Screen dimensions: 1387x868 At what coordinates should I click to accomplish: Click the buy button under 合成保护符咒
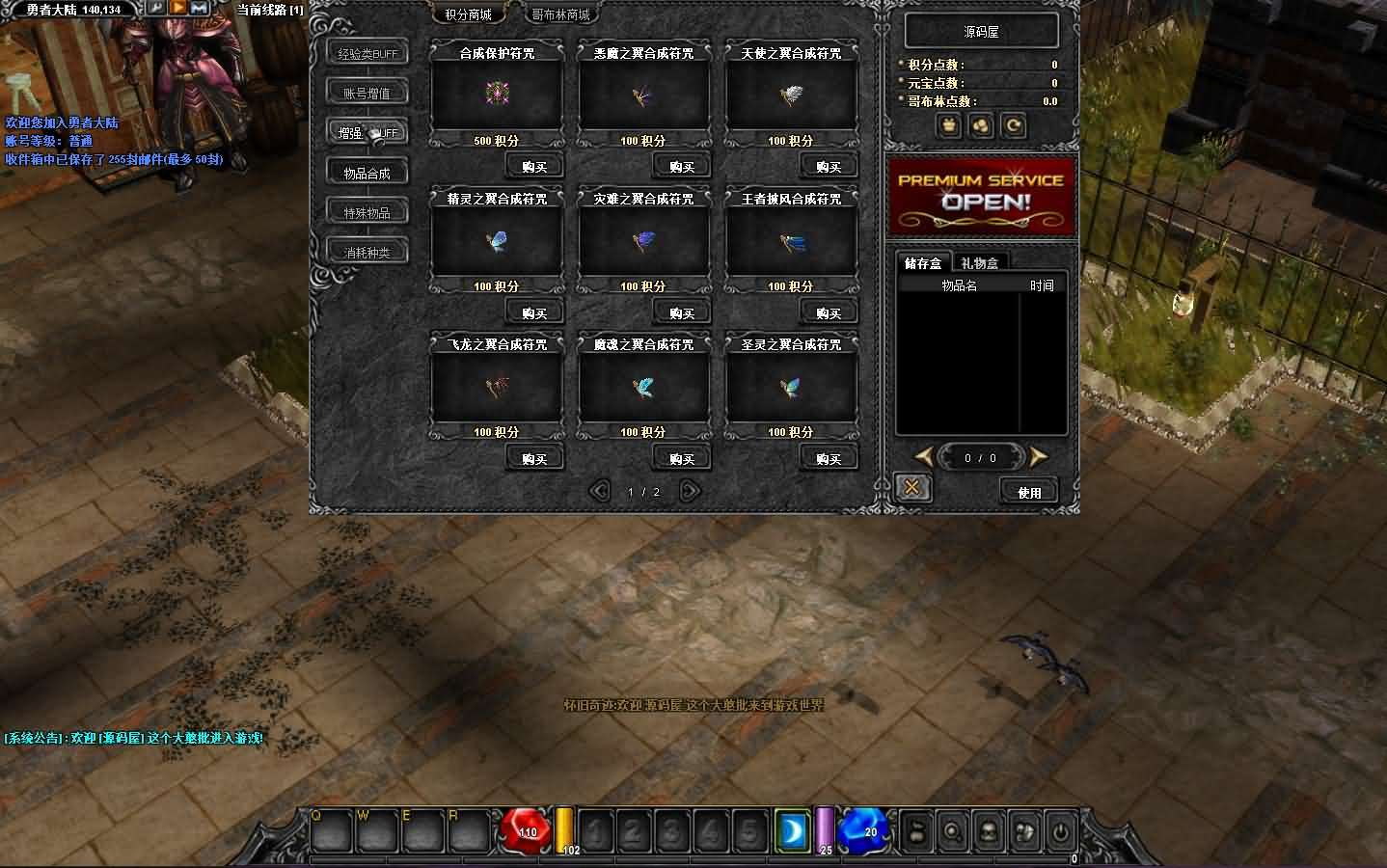pos(534,165)
